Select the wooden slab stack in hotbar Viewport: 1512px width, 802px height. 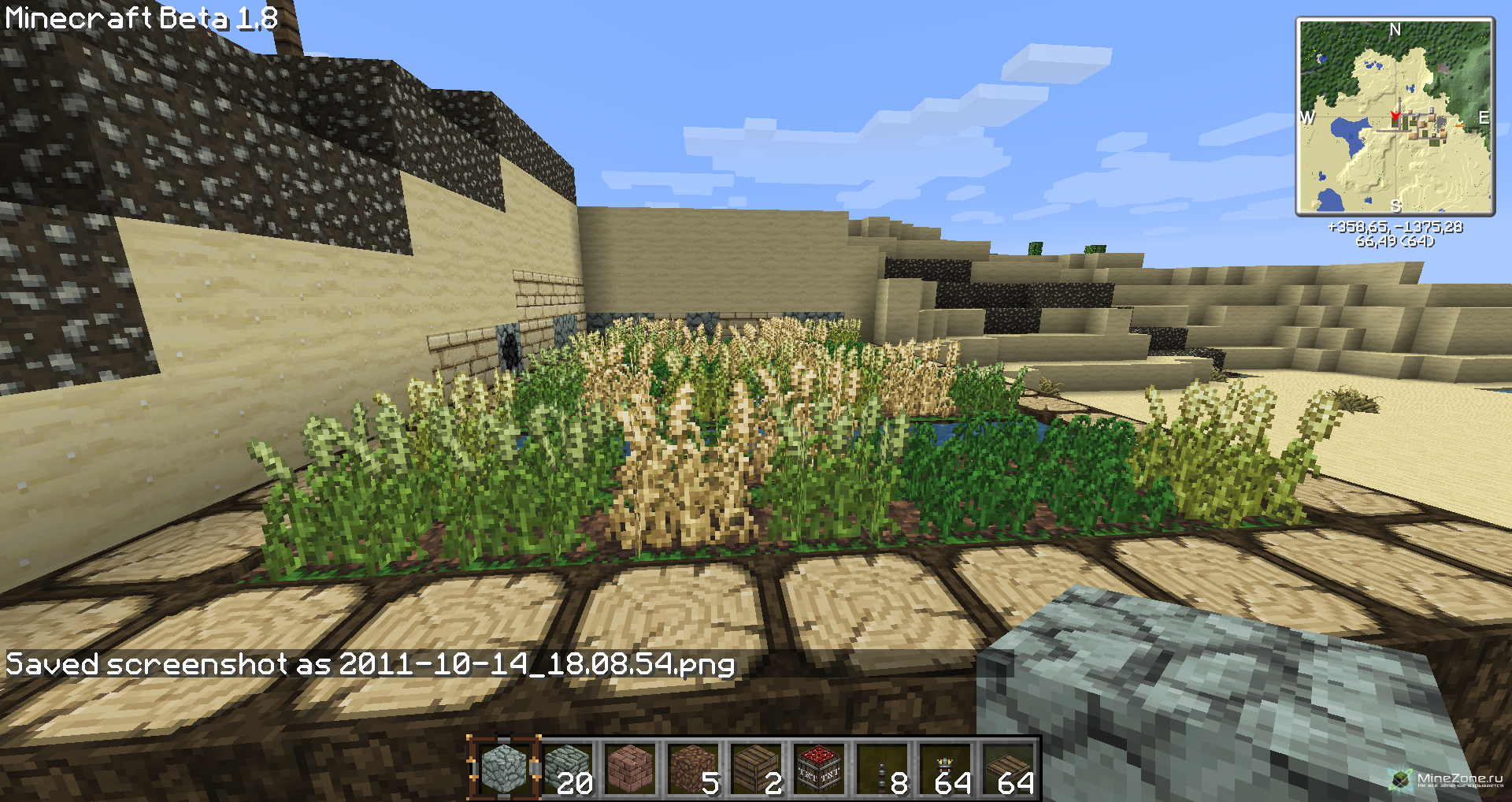point(1008,770)
